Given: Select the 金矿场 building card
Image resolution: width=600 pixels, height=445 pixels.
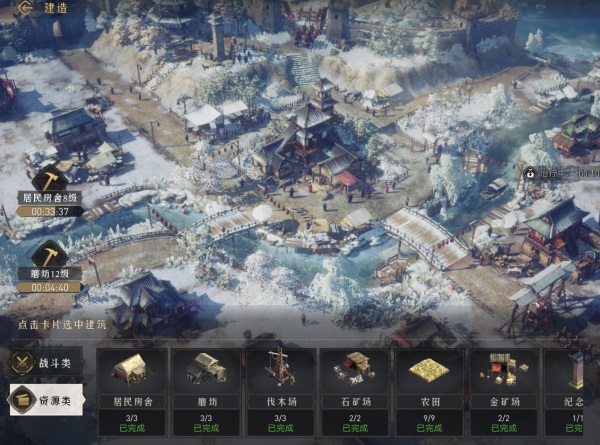Looking at the screenshot, I should [x=504, y=392].
